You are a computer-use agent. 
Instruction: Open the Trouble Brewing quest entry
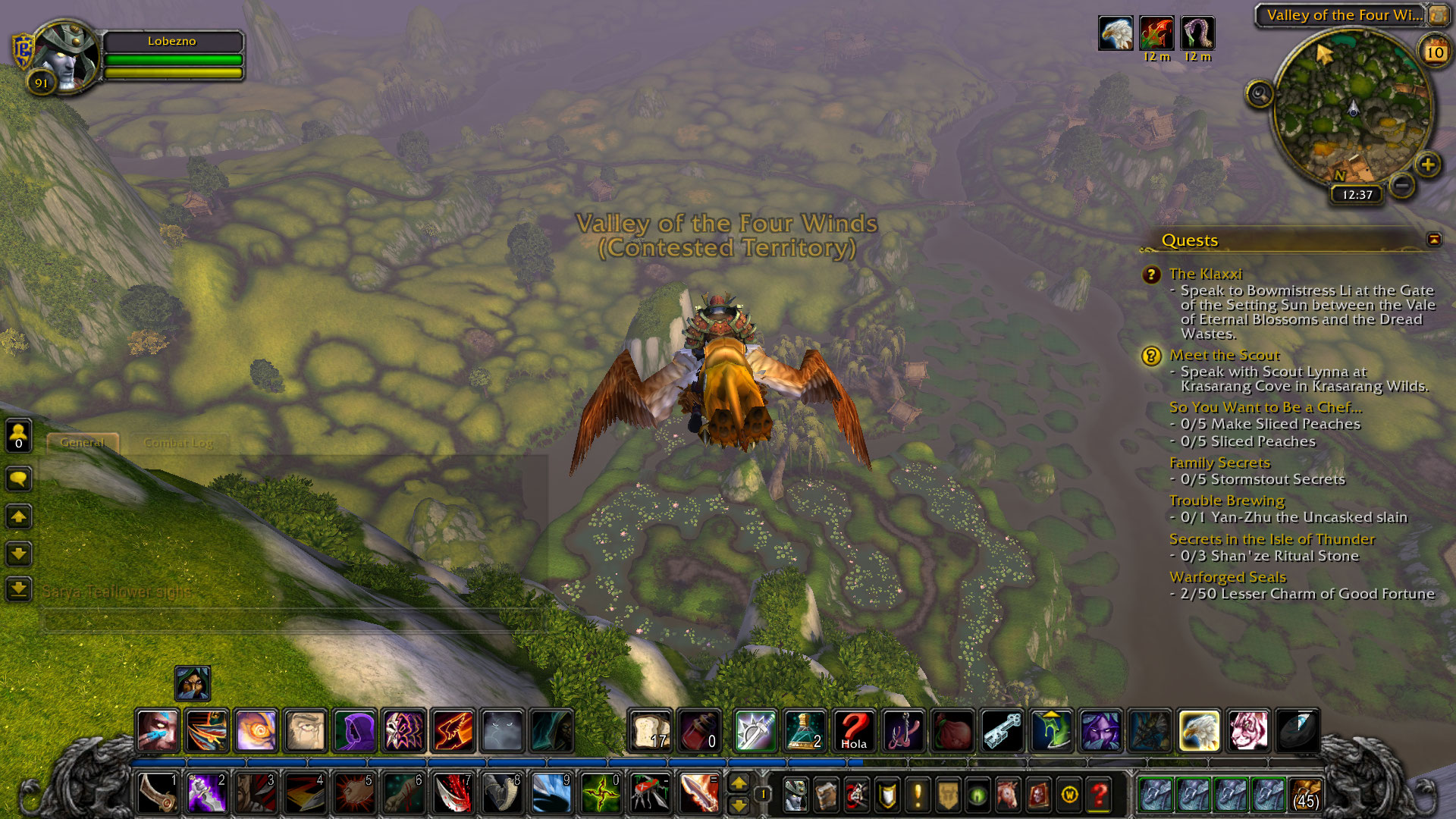(x=1226, y=500)
